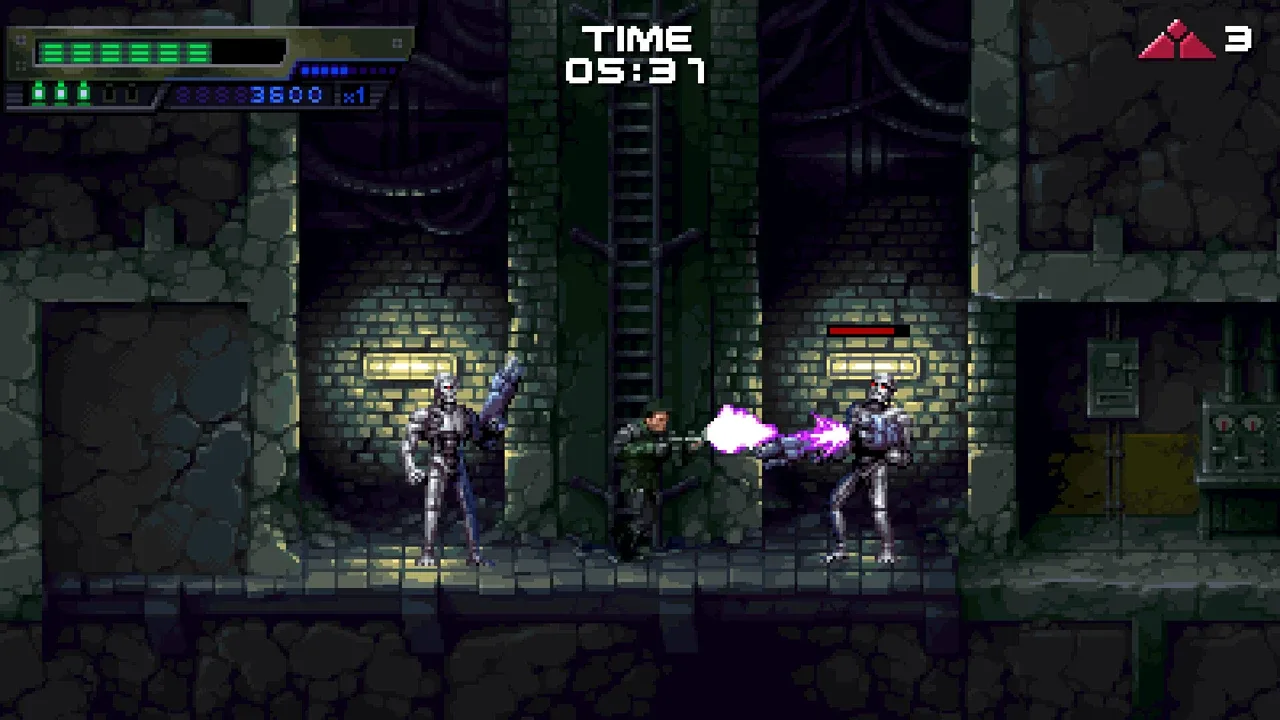
Task: Click the blue energy meter segments
Action: click(x=325, y=70)
